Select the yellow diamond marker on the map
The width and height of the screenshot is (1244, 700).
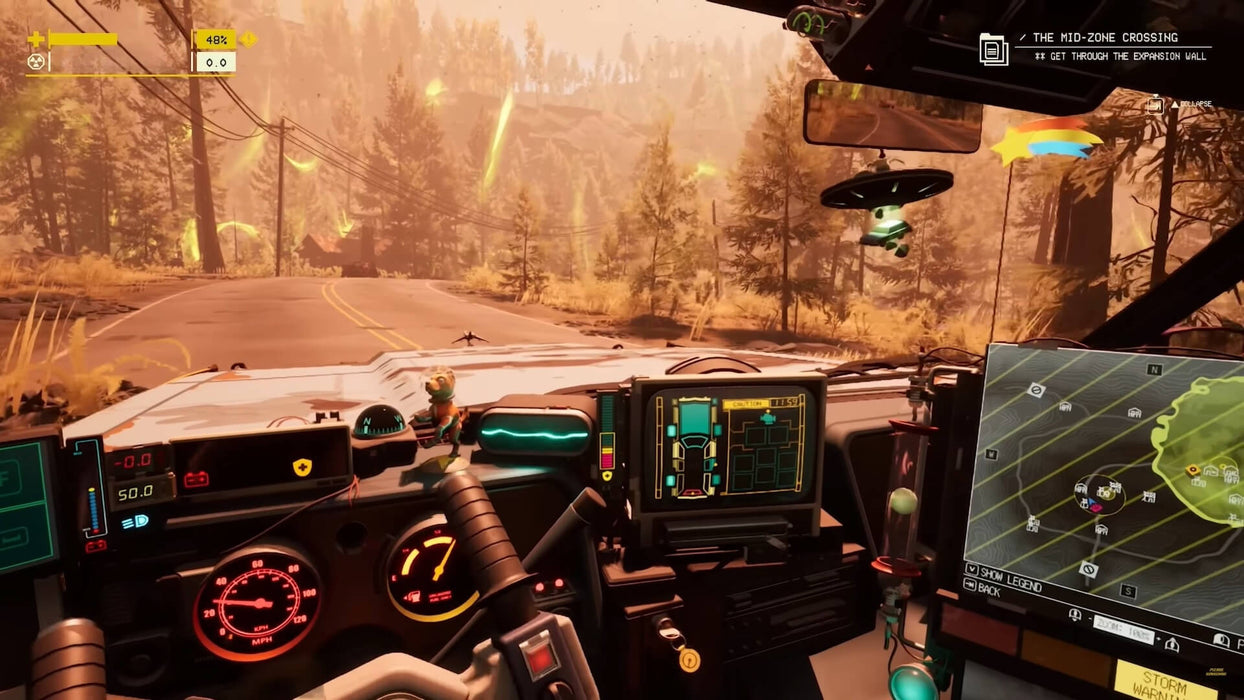tap(1193, 470)
